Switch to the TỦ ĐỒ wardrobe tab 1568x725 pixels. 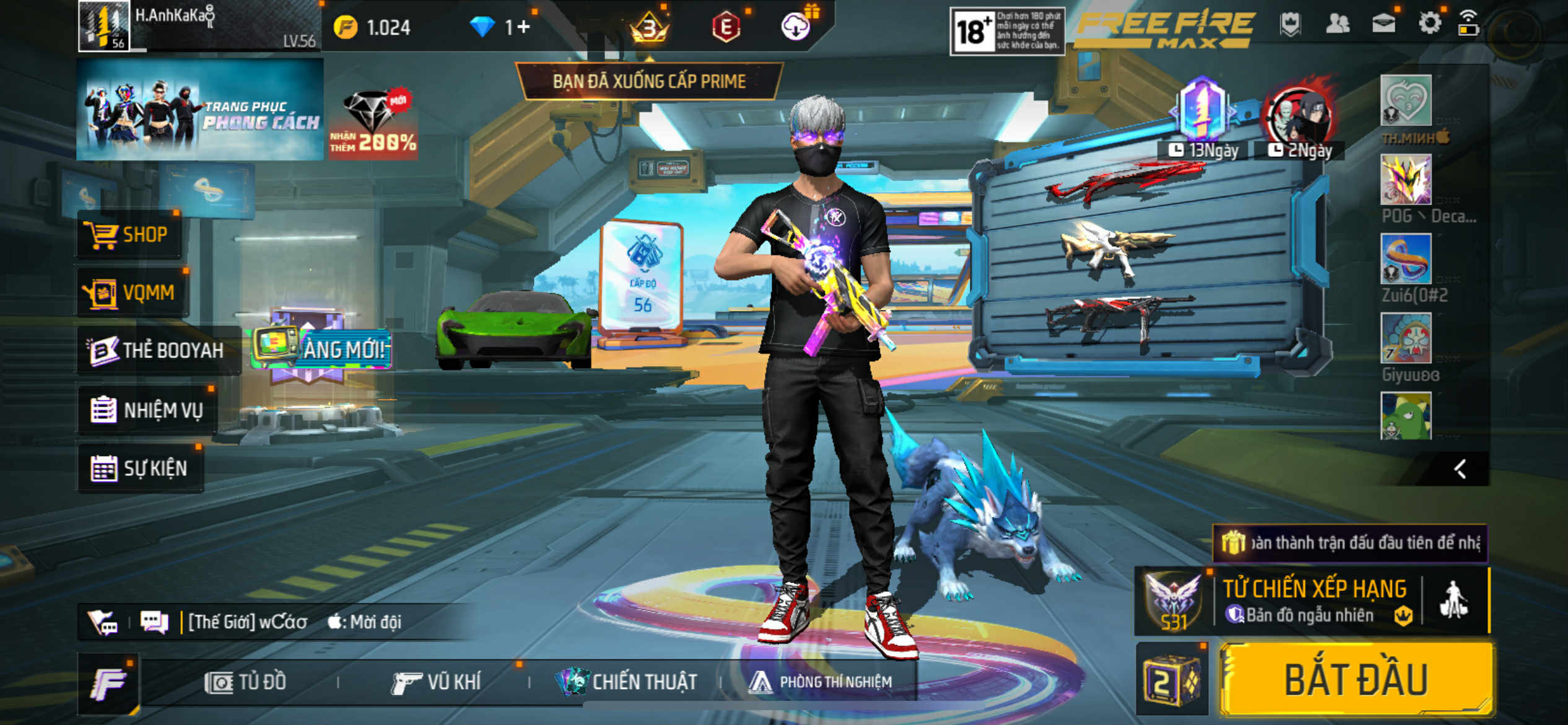coord(246,682)
